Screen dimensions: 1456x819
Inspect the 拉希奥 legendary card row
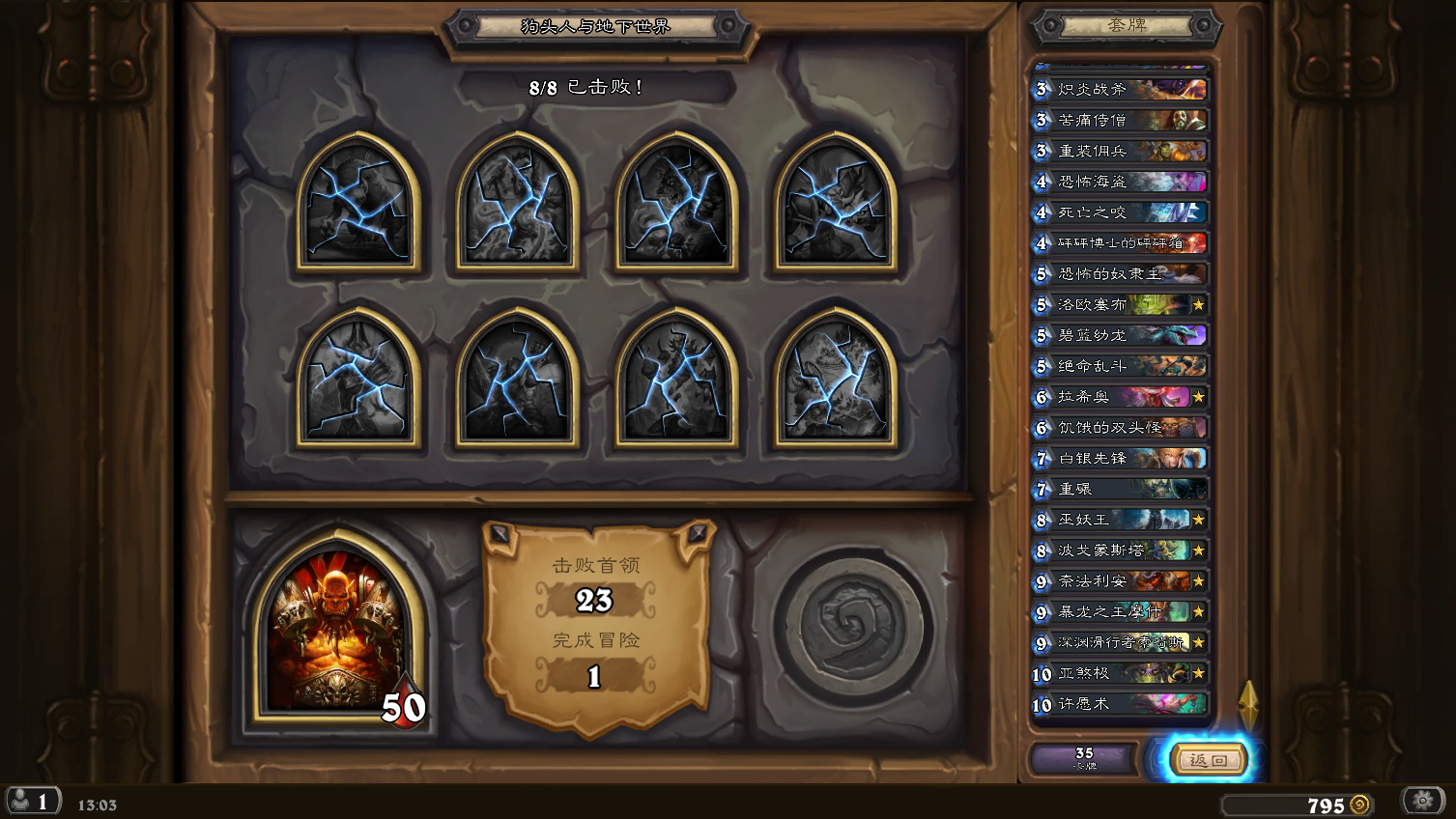[1121, 397]
